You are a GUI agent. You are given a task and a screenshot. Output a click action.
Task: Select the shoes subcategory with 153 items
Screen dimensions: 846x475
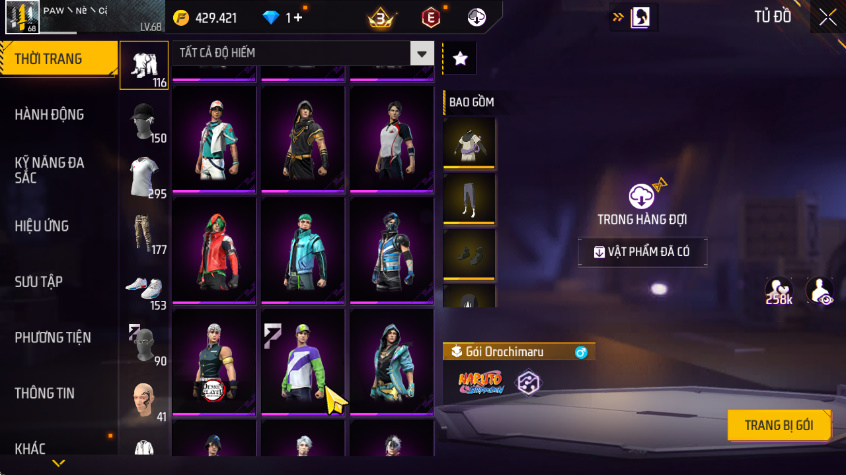point(144,288)
